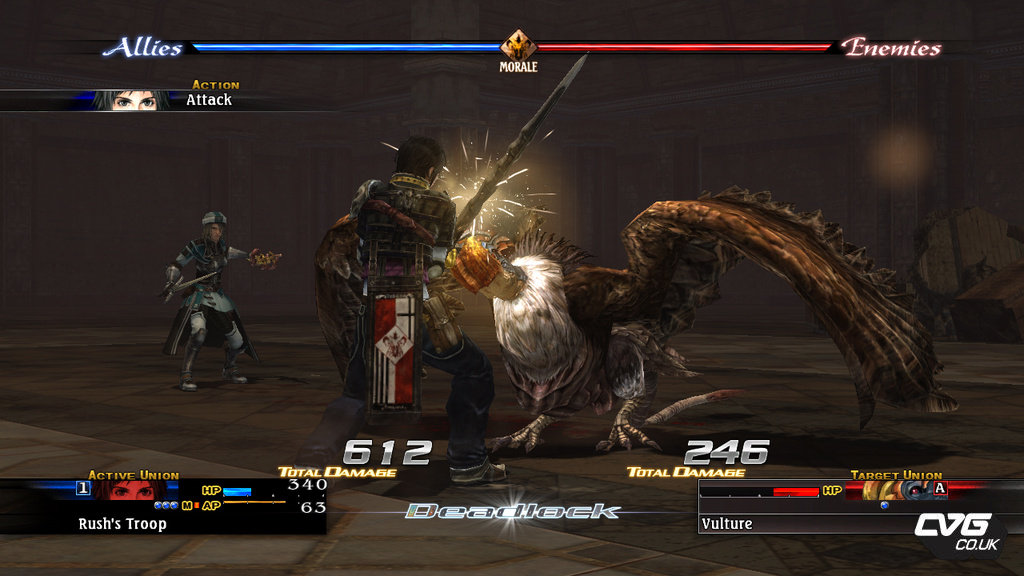Click the Morale emblem icon
The image size is (1024, 576).
click(518, 46)
